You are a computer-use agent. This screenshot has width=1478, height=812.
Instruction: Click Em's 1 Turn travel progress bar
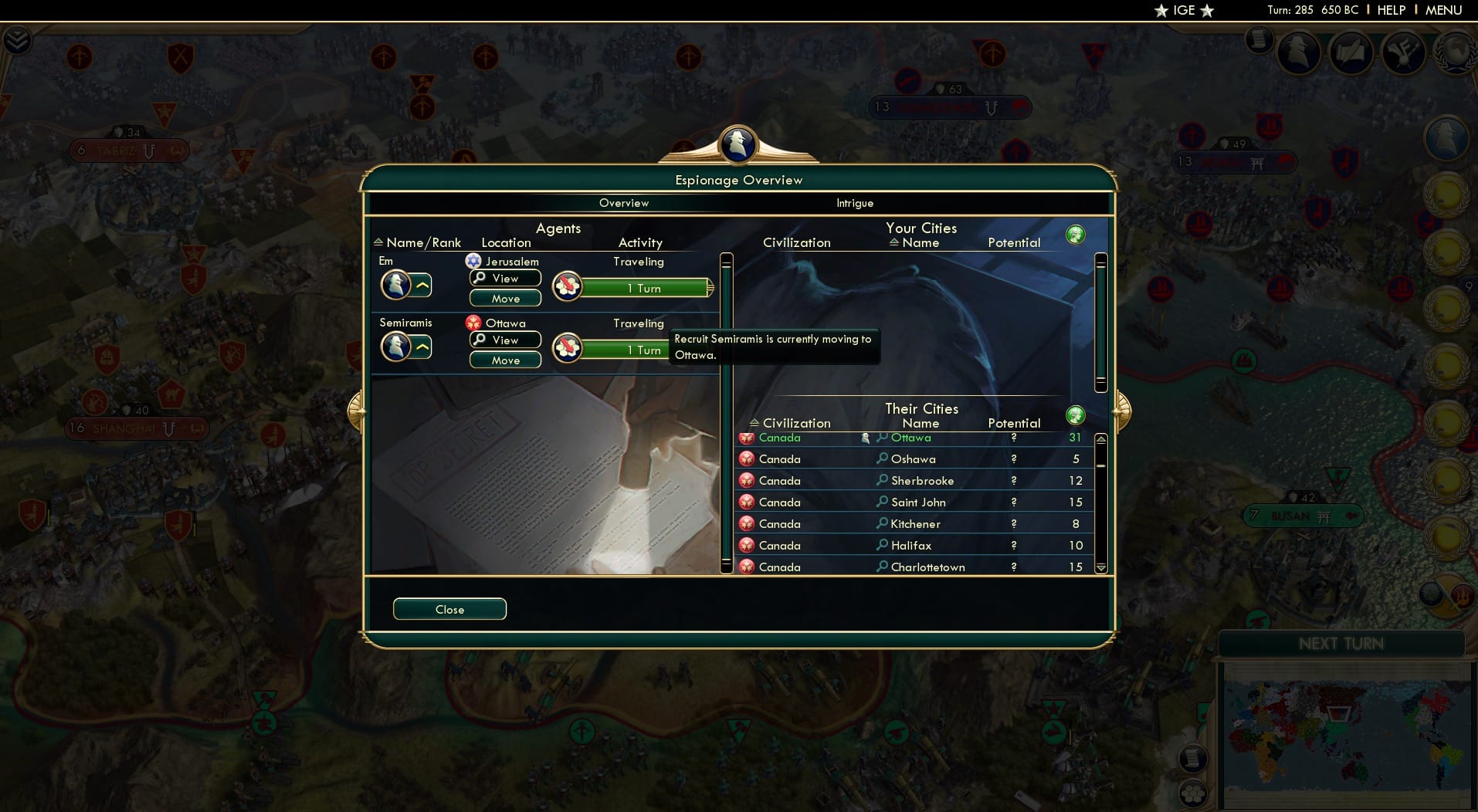pyautogui.click(x=645, y=288)
